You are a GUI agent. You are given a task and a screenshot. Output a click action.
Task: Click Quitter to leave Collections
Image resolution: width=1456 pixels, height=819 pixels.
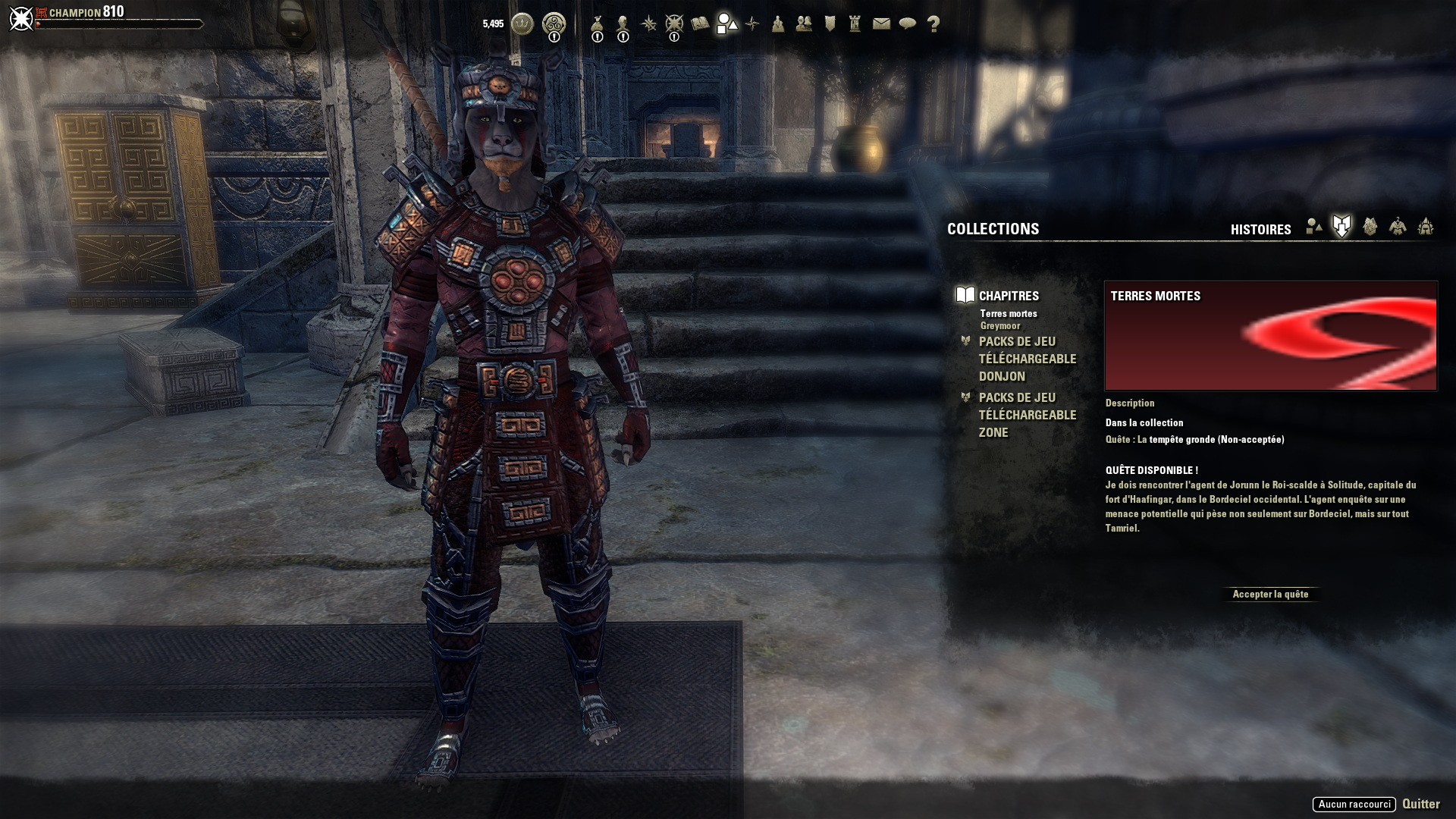(x=1420, y=804)
